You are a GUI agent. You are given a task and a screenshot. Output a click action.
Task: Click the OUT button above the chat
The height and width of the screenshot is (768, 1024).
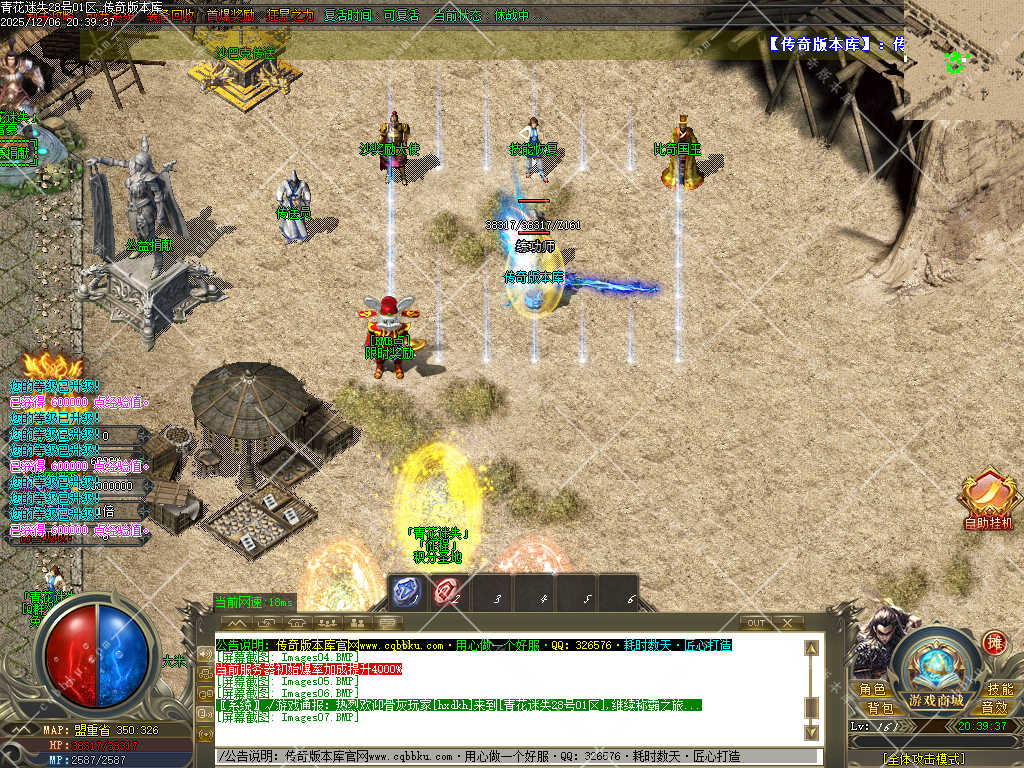[x=756, y=623]
